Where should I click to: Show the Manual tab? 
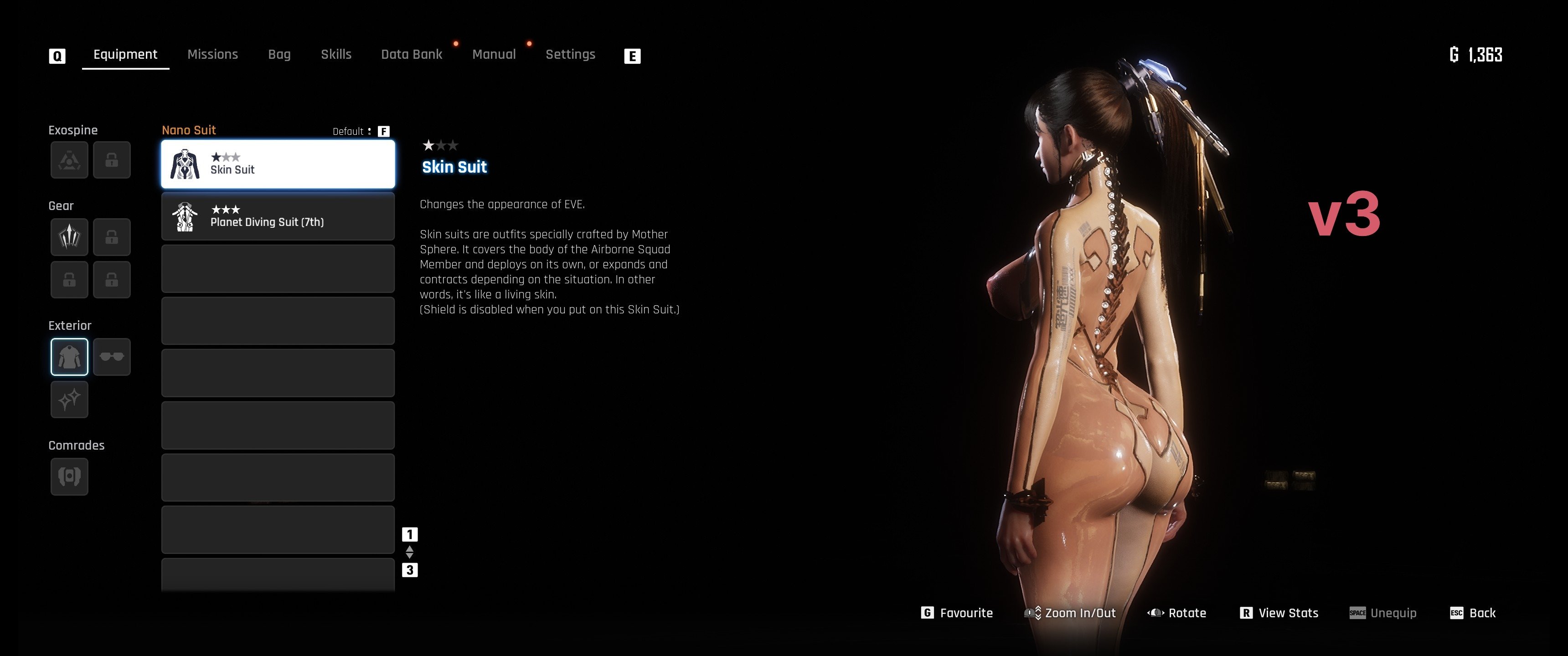[x=494, y=54]
